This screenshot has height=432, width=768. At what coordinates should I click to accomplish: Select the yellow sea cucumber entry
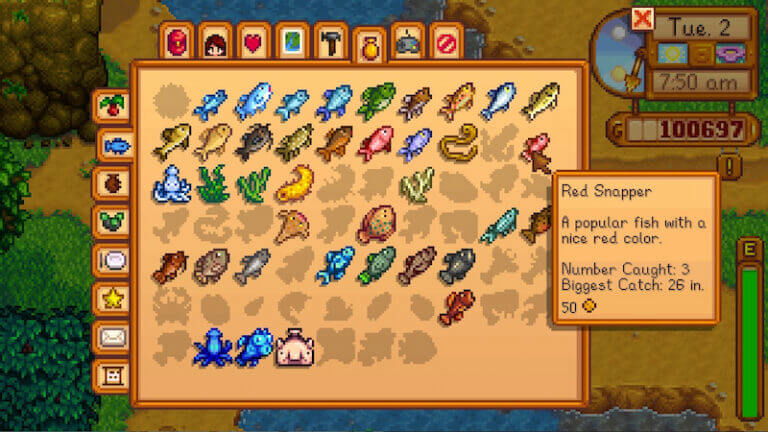[294, 183]
